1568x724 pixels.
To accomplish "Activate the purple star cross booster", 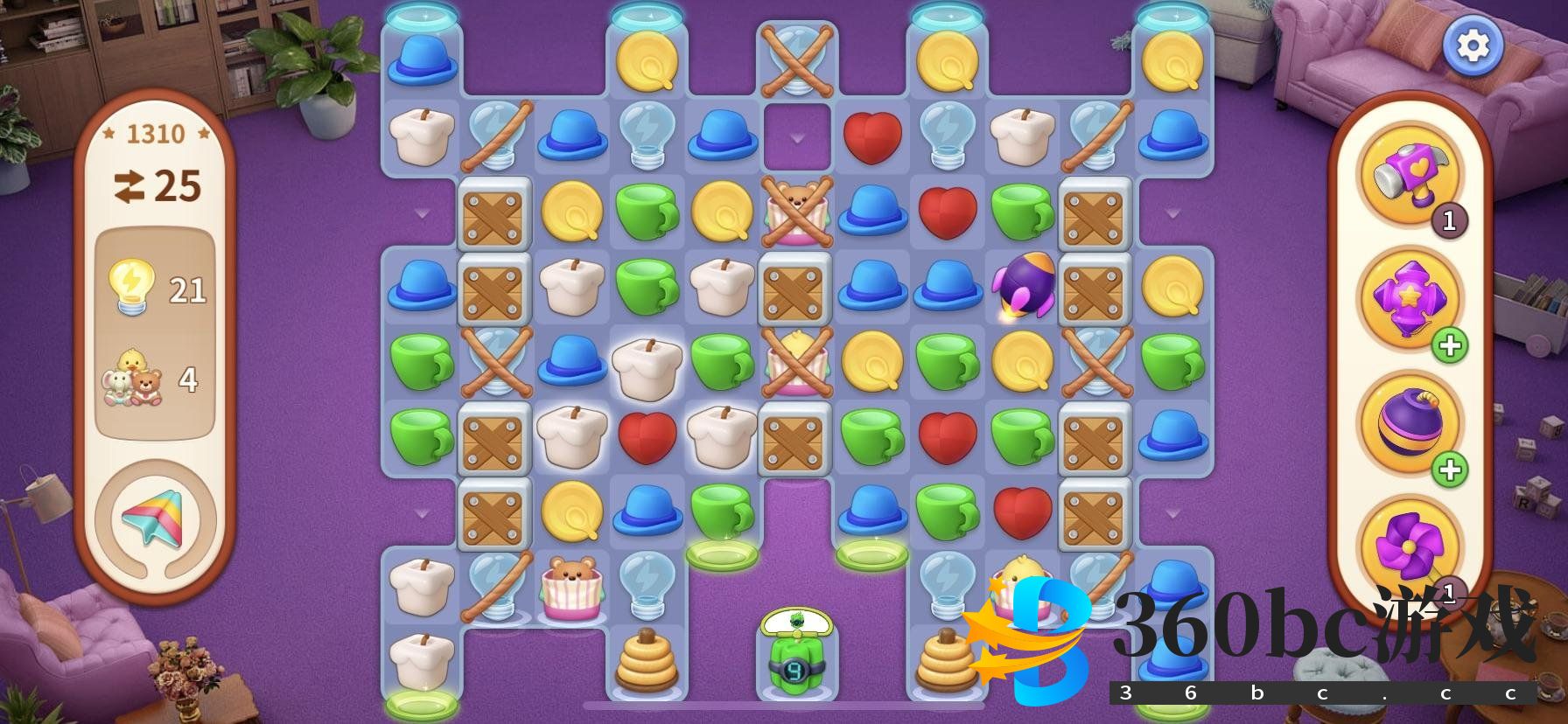I will (x=1409, y=298).
